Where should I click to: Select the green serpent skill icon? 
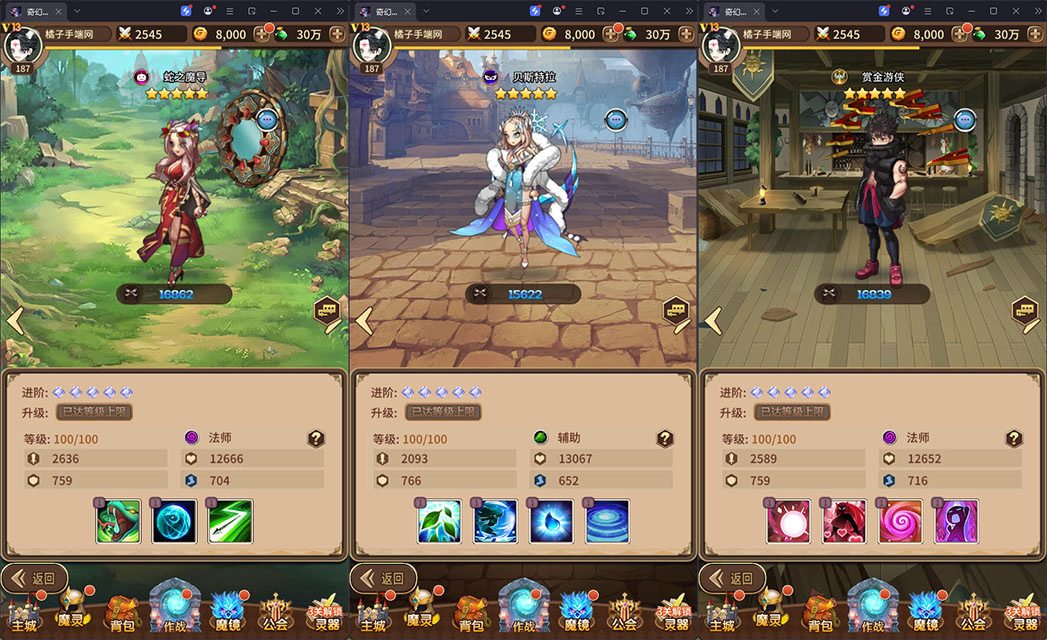[x=118, y=522]
